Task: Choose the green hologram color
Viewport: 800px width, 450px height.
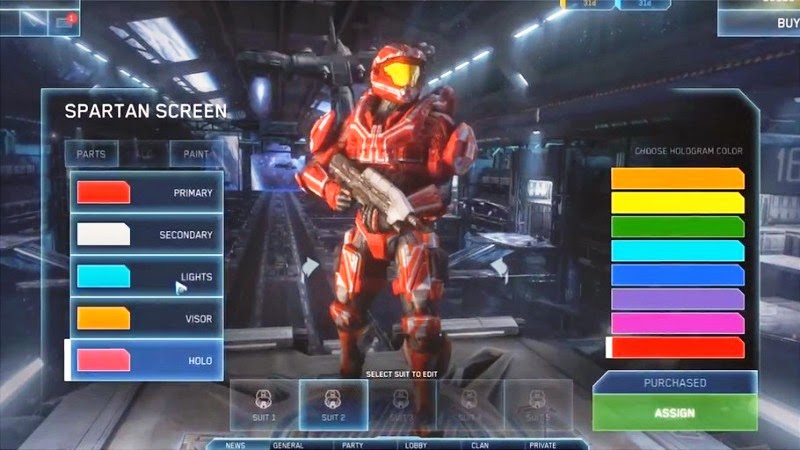Action: pos(677,227)
